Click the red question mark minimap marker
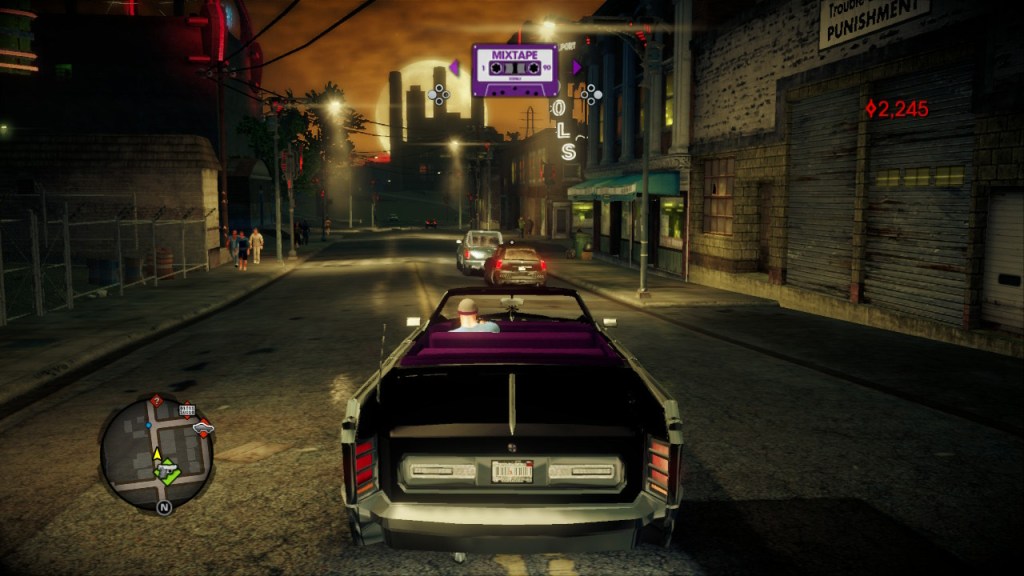The width and height of the screenshot is (1024, 576). click(x=156, y=401)
